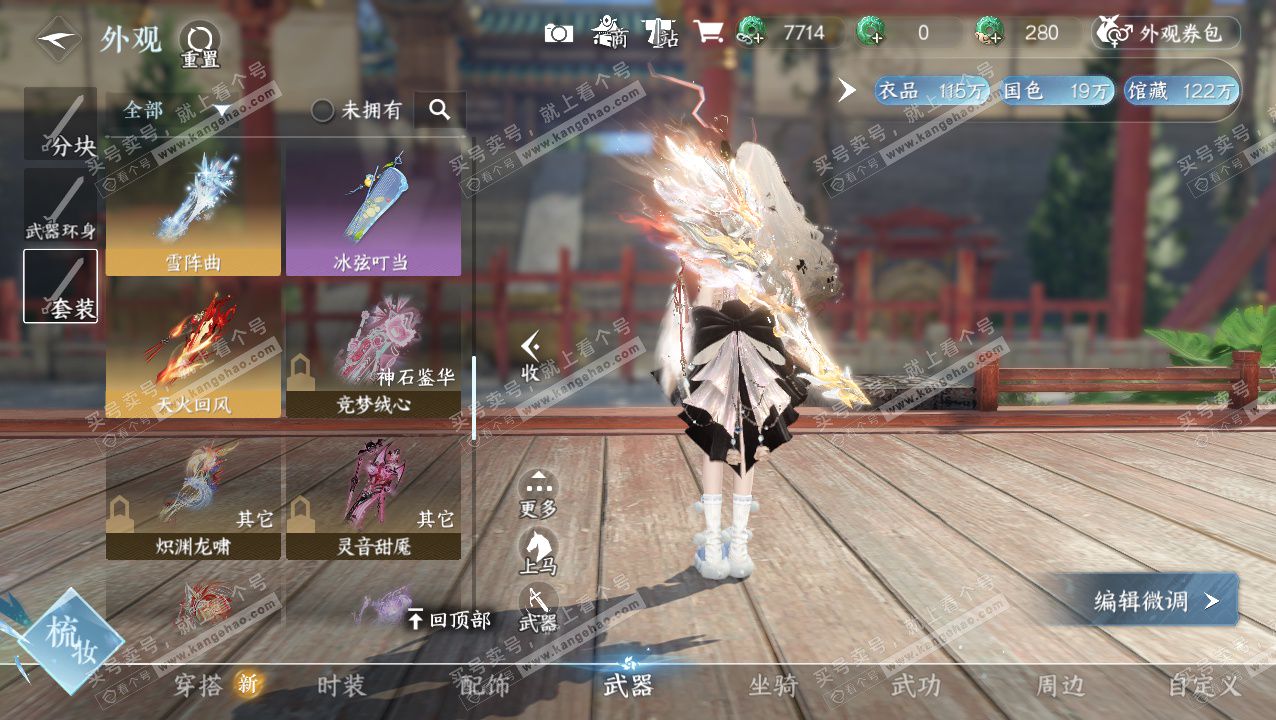1276x720 pixels.
Task: Open the 外观券包 voucher bag
Action: [1166, 33]
